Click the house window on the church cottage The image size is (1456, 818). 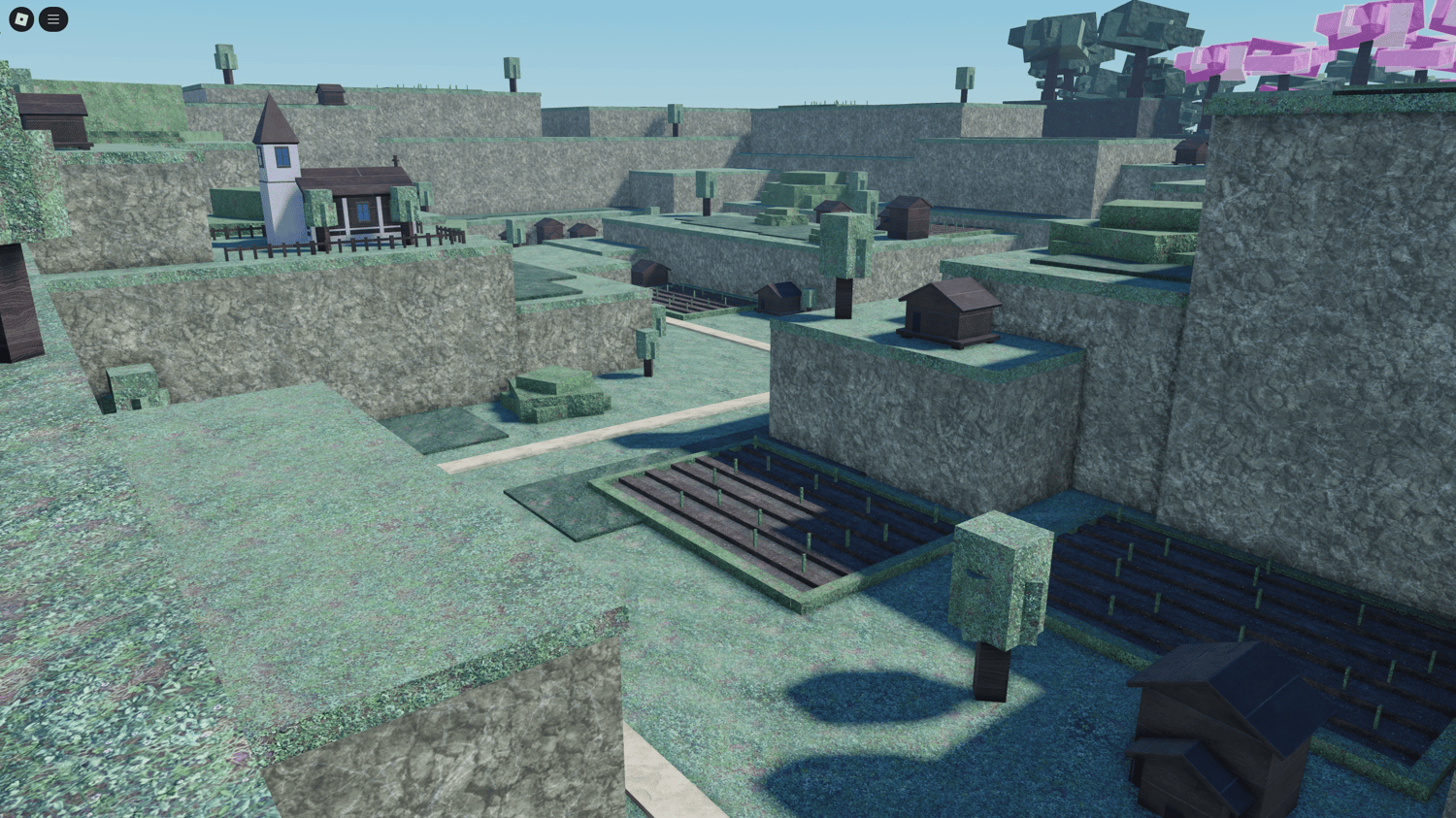coord(361,212)
